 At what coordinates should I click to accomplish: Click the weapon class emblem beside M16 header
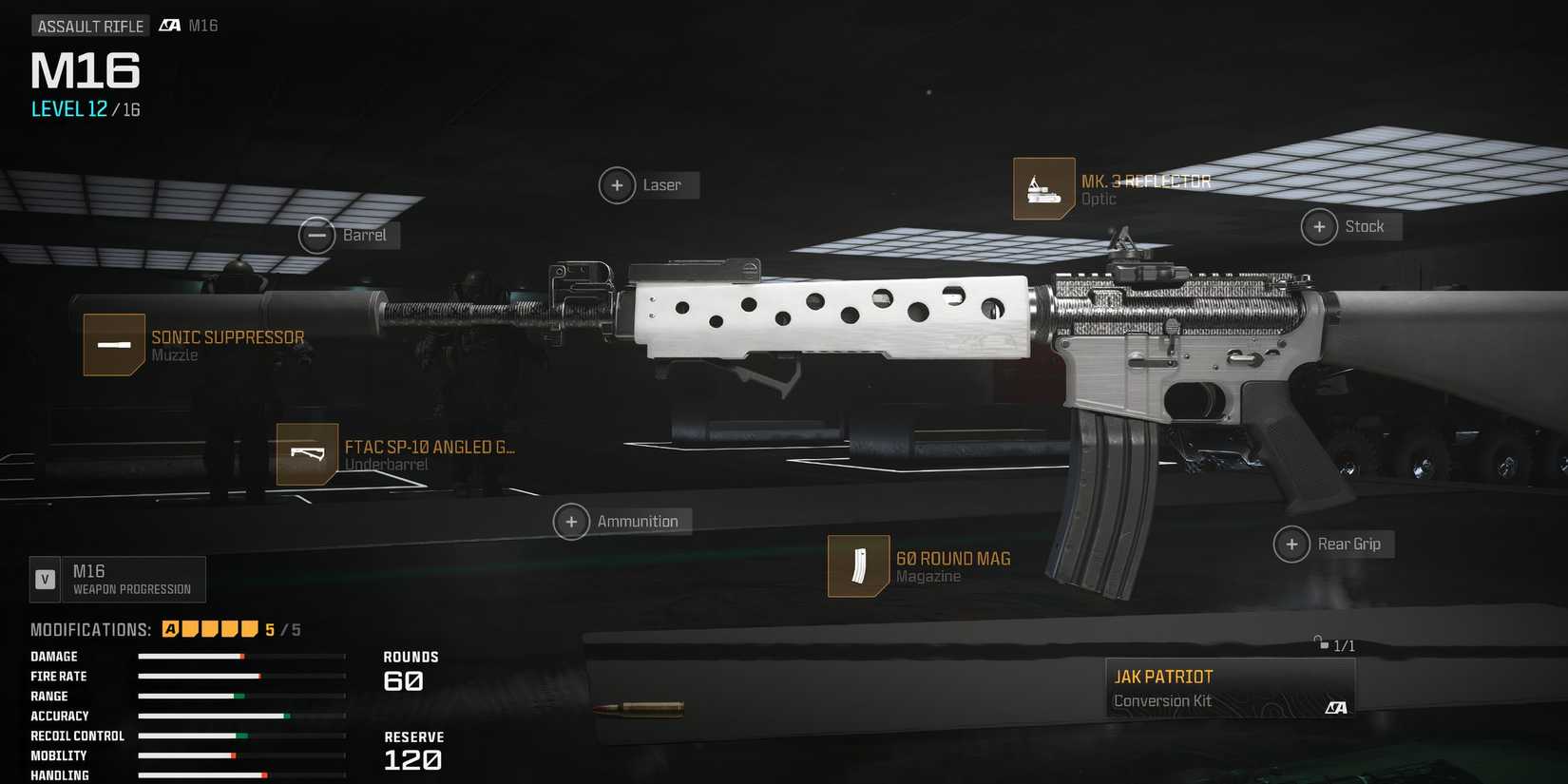pyautogui.click(x=171, y=25)
